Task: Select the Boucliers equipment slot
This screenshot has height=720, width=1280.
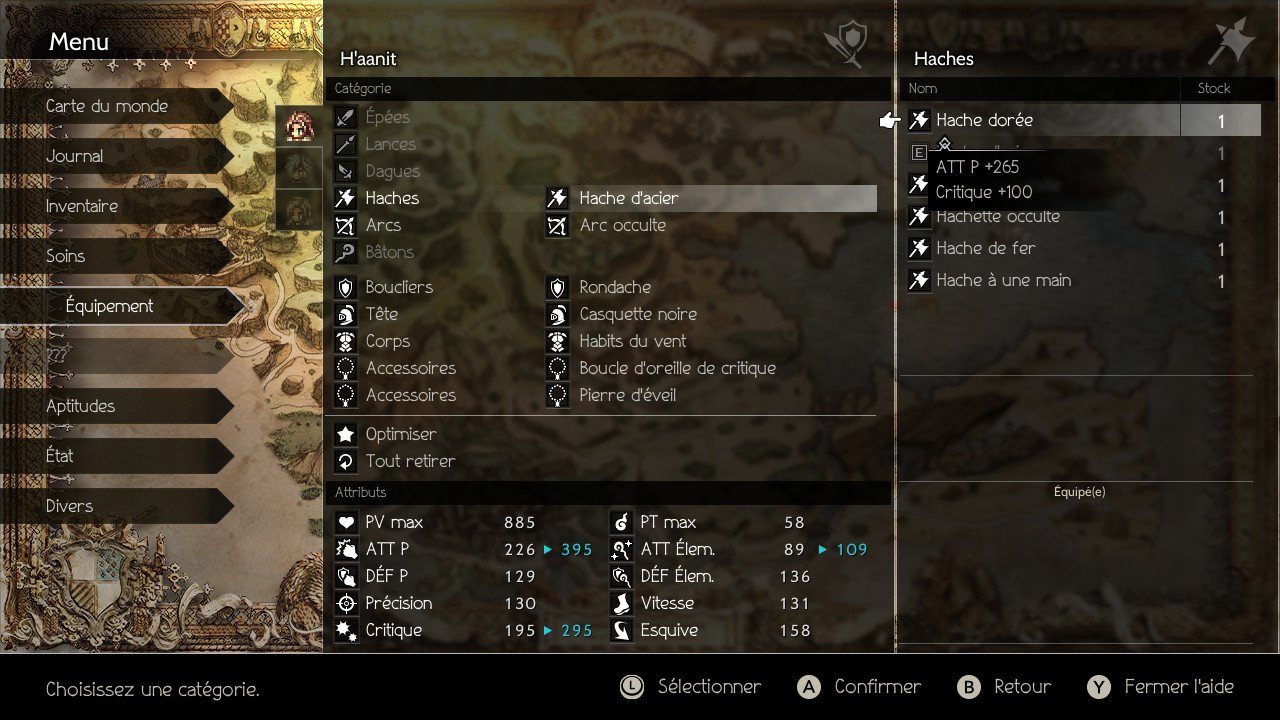Action: [x=399, y=287]
